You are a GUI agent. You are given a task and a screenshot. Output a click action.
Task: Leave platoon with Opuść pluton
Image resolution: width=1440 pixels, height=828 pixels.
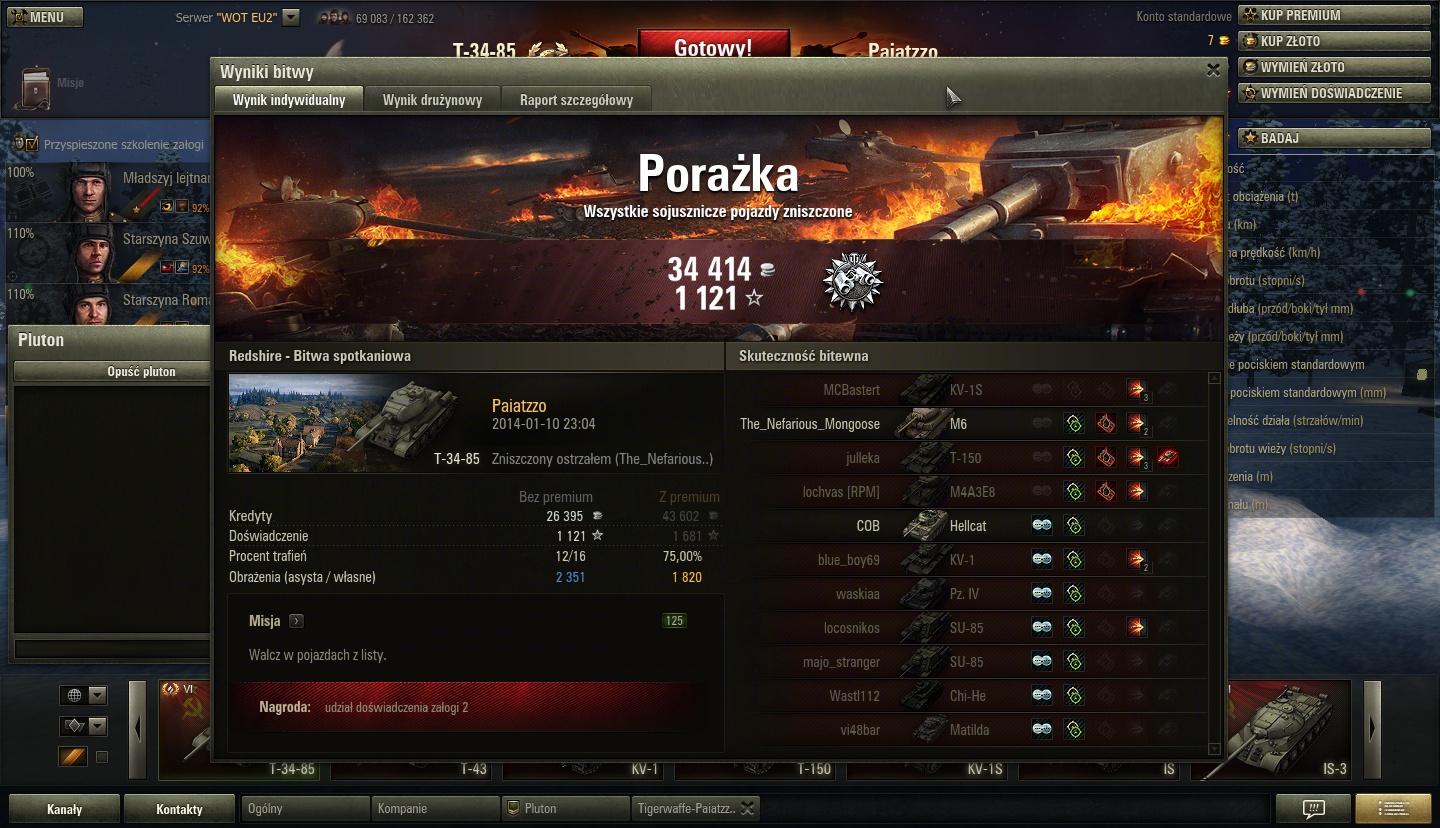coord(142,371)
